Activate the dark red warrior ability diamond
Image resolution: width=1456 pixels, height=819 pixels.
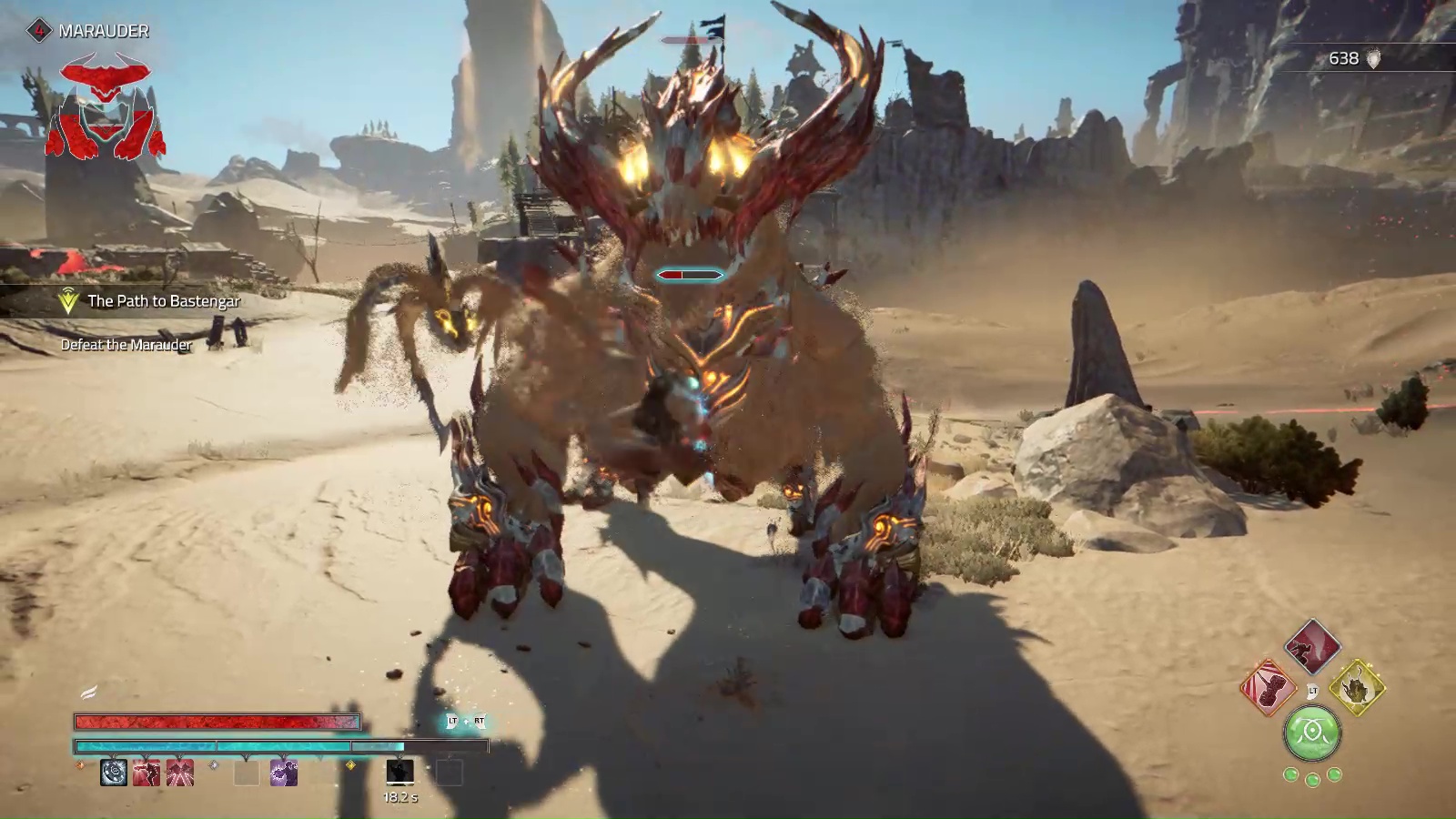(x=1312, y=646)
